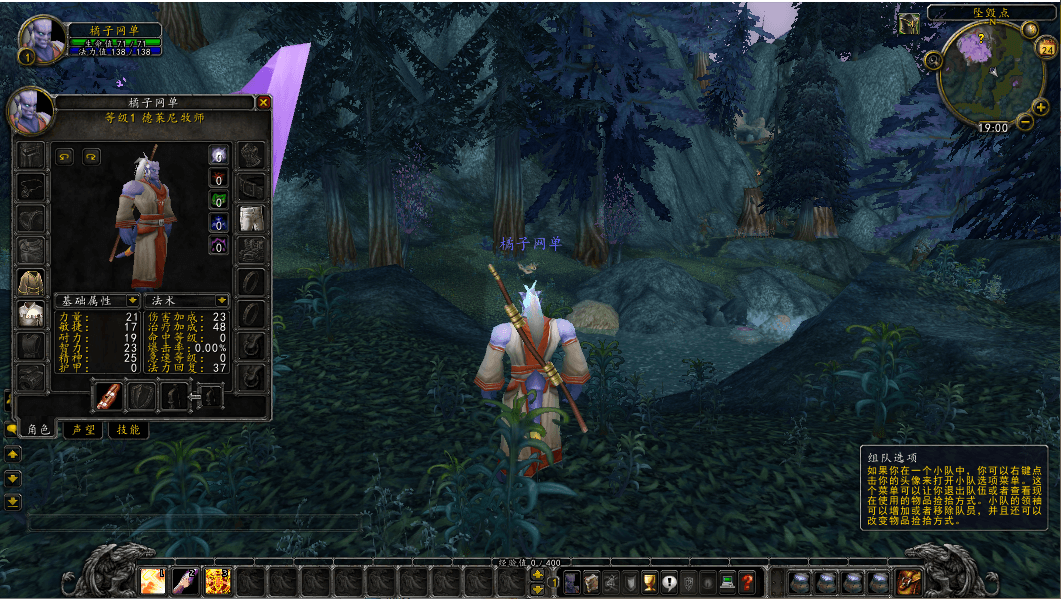
Task: Open the red question mark help button
Action: pos(746,582)
